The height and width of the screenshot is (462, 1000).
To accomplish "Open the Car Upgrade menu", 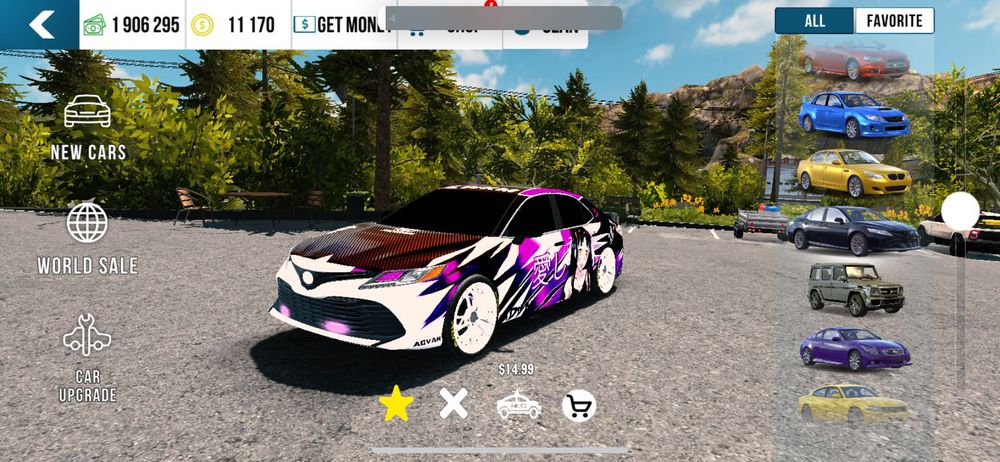I will pyautogui.click(x=88, y=358).
